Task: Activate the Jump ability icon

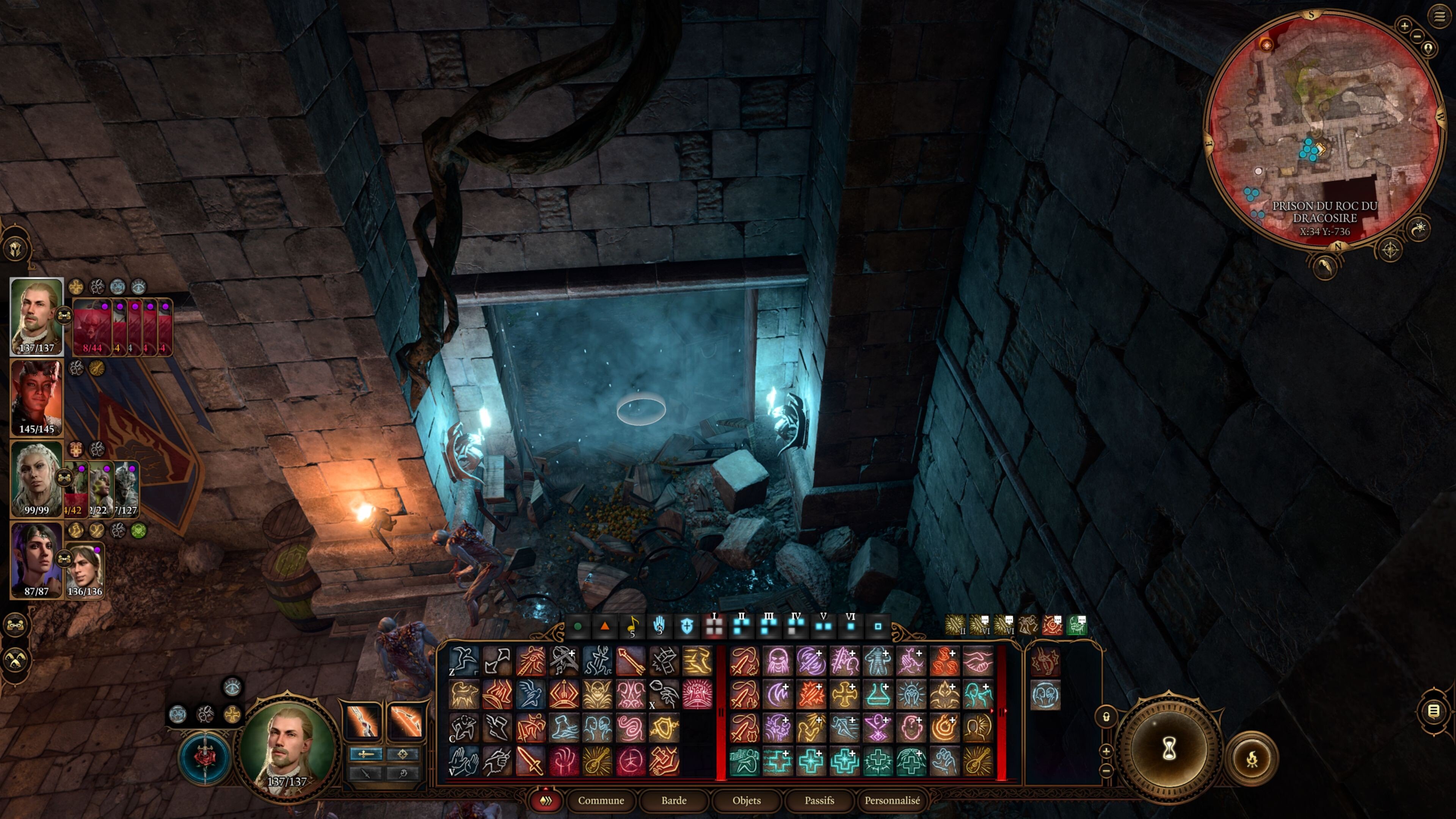Action: tap(463, 661)
